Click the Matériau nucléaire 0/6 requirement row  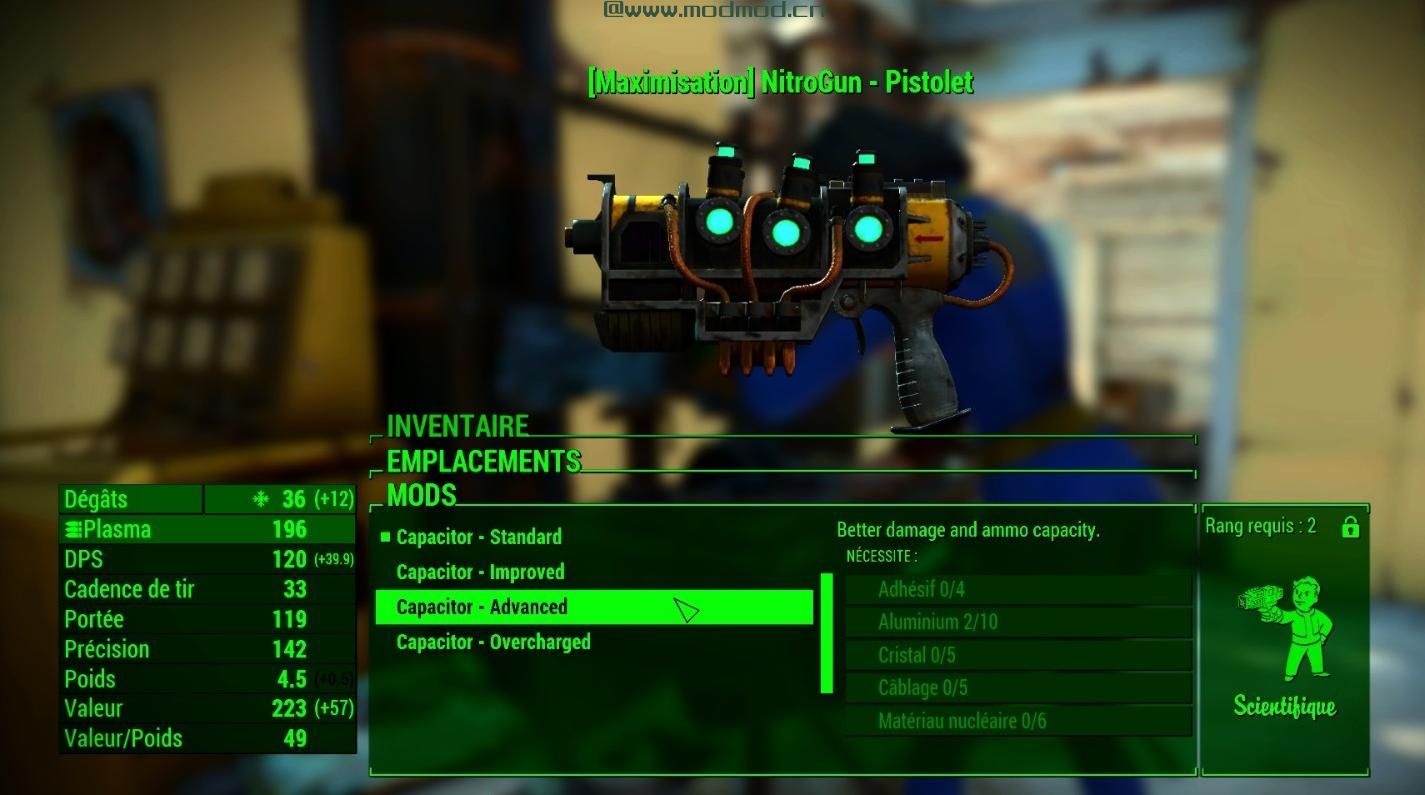[1018, 721]
